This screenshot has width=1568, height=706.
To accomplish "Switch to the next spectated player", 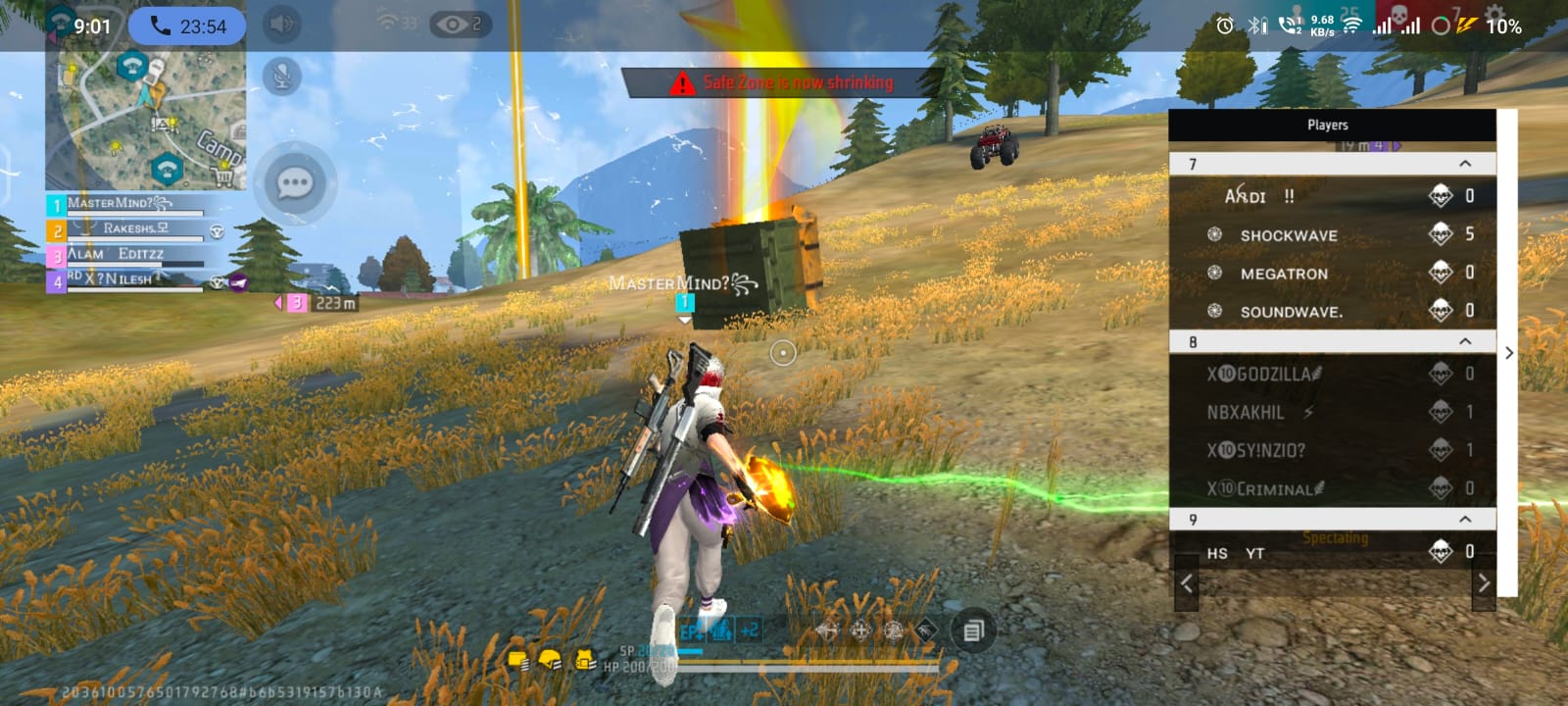I will click(x=1483, y=583).
